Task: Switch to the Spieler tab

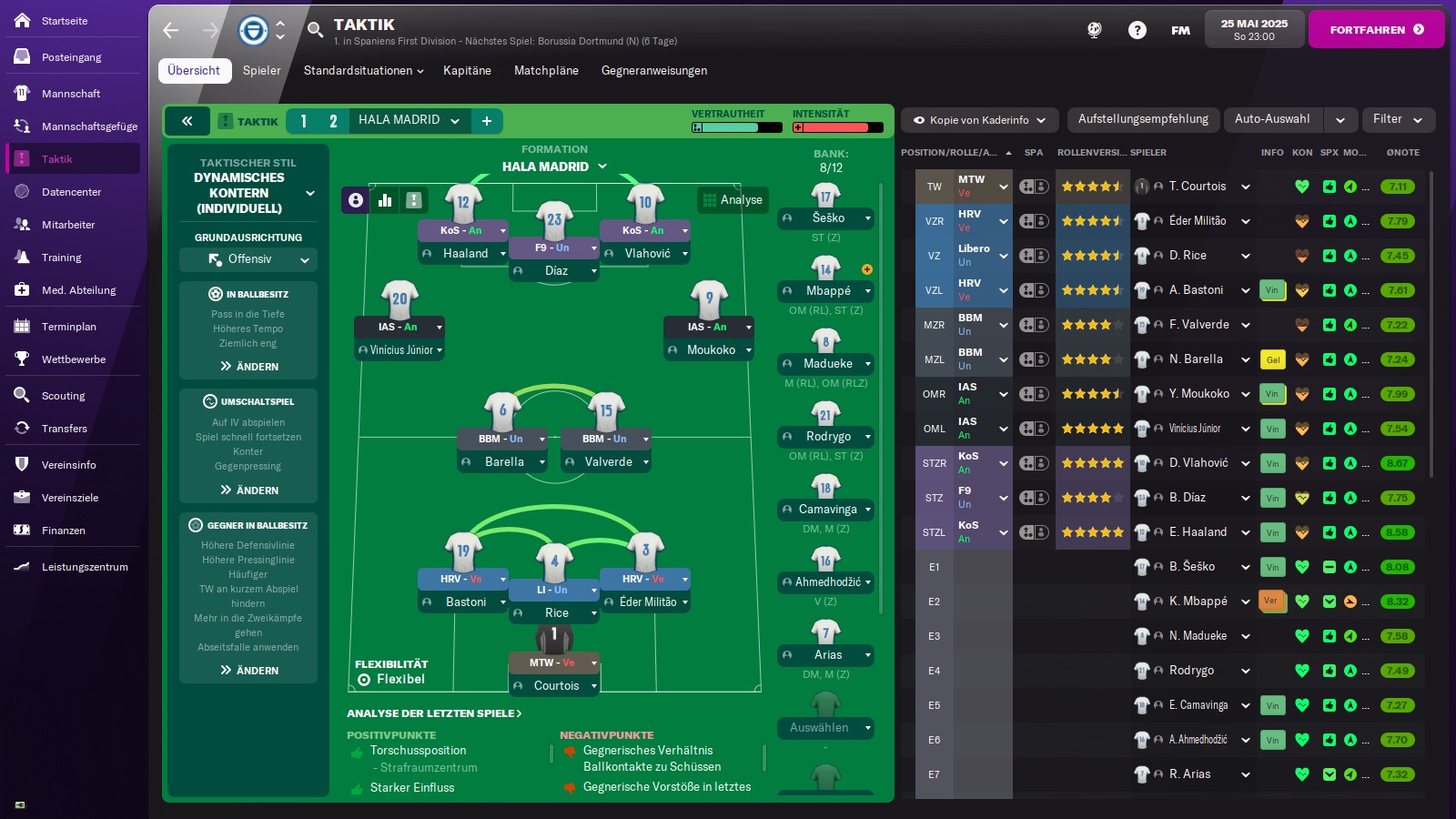Action: coord(261,71)
